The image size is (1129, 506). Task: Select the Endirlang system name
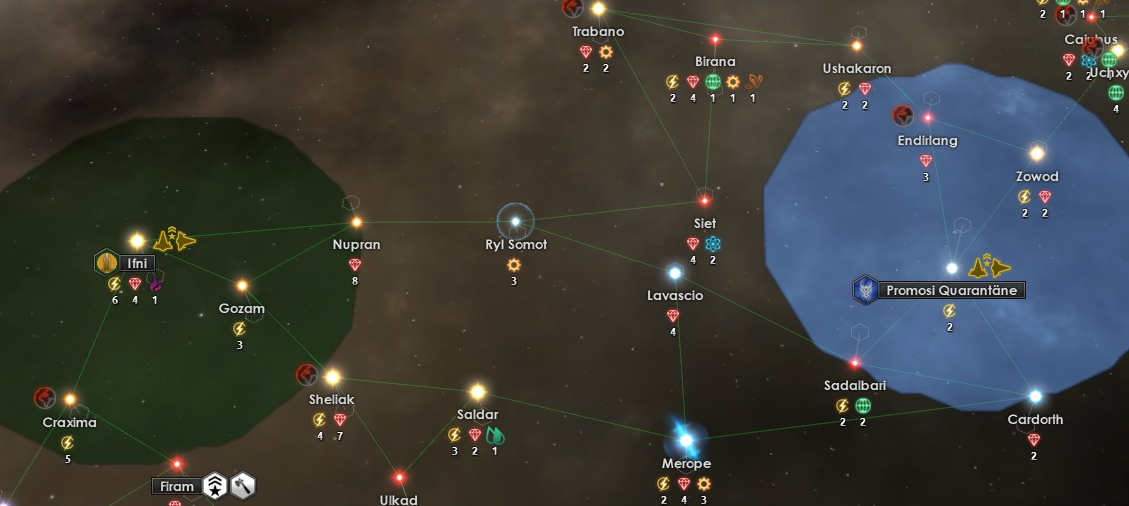(x=927, y=141)
